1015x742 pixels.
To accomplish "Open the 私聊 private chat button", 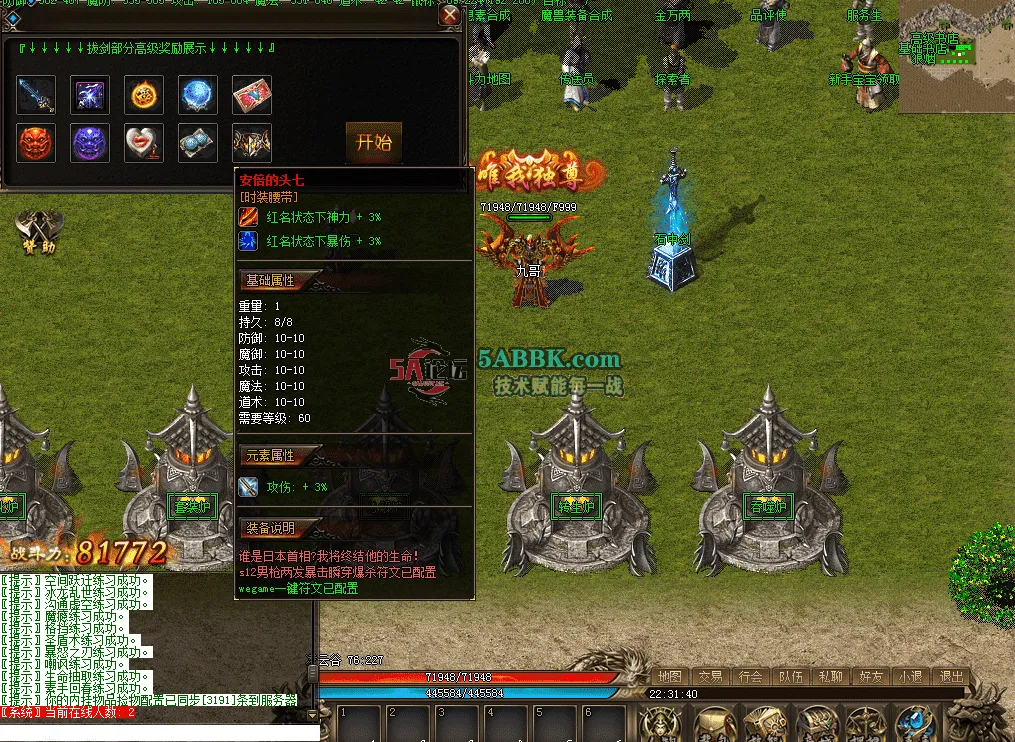I will [830, 676].
